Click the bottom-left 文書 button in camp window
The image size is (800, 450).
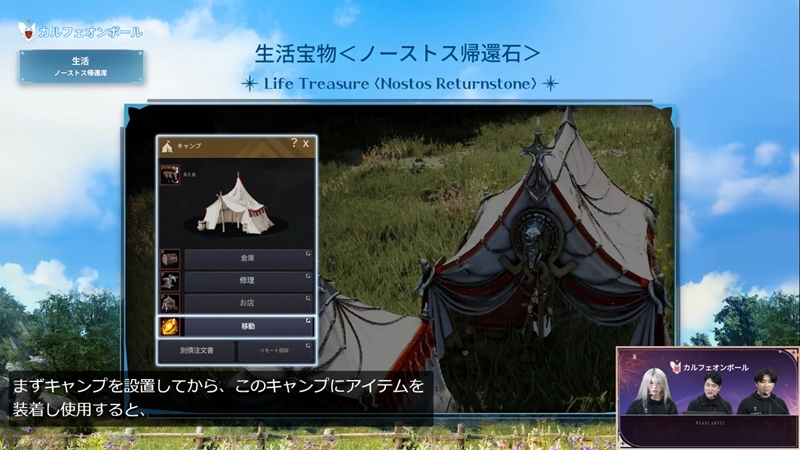click(196, 351)
